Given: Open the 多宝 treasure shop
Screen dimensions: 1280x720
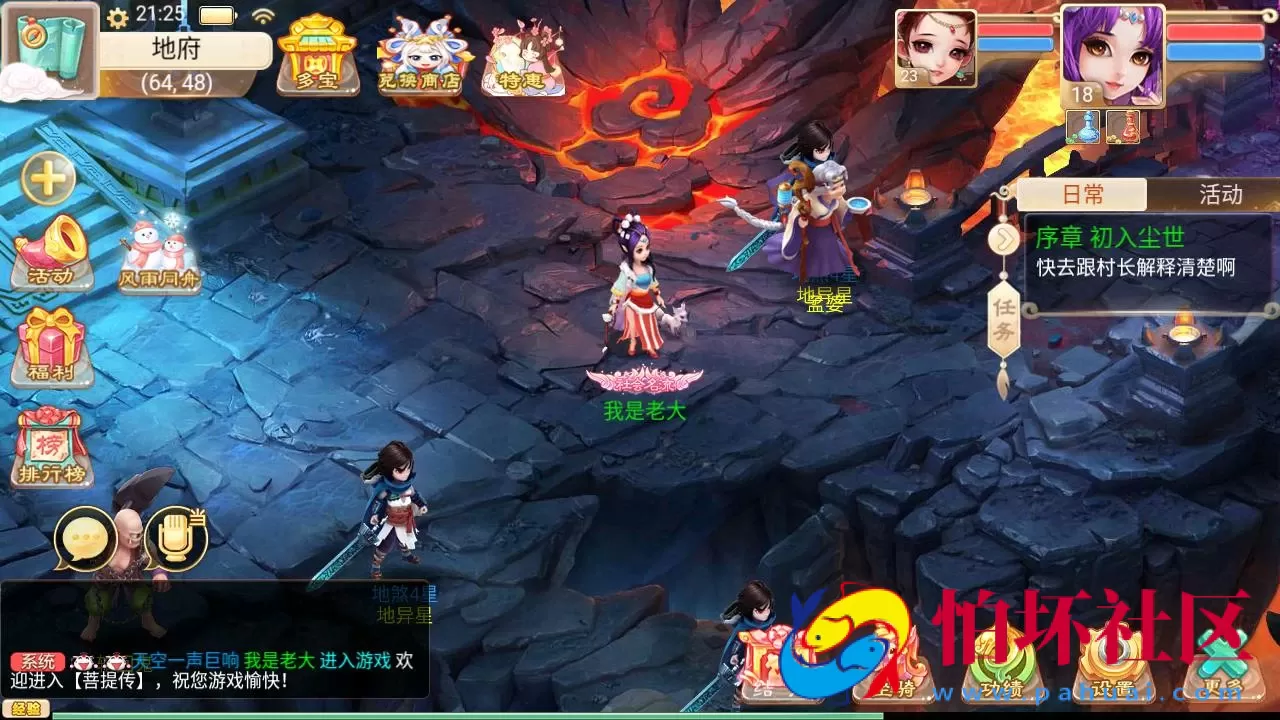Looking at the screenshot, I should click(x=316, y=57).
